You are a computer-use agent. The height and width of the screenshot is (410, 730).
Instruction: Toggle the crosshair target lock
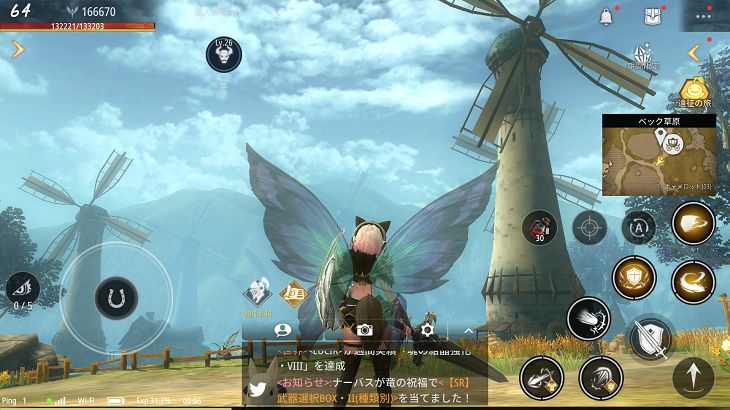click(589, 228)
